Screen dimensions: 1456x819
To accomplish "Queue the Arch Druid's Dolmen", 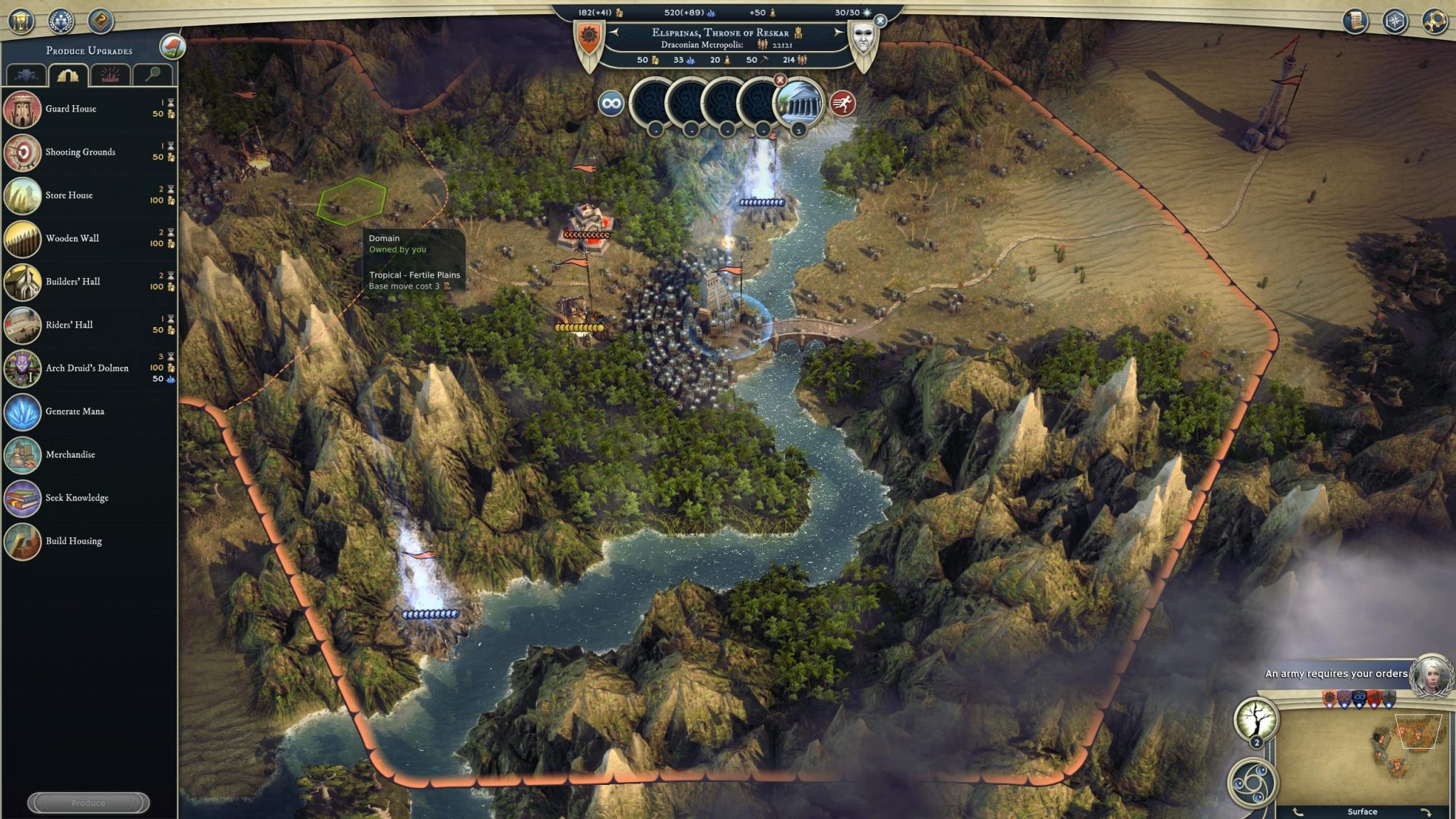I will (87, 368).
